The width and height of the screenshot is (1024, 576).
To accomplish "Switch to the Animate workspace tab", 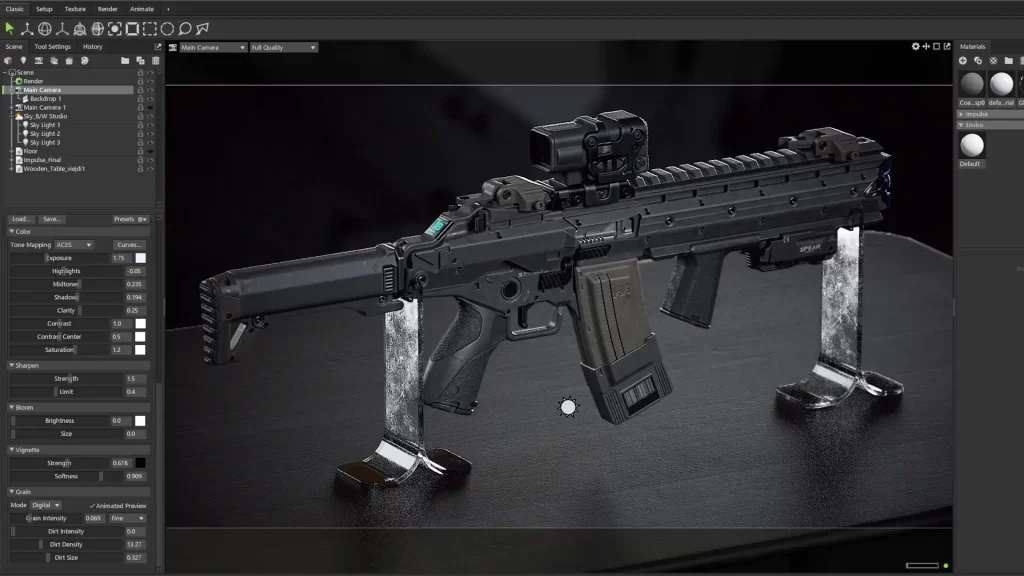I will (142, 9).
